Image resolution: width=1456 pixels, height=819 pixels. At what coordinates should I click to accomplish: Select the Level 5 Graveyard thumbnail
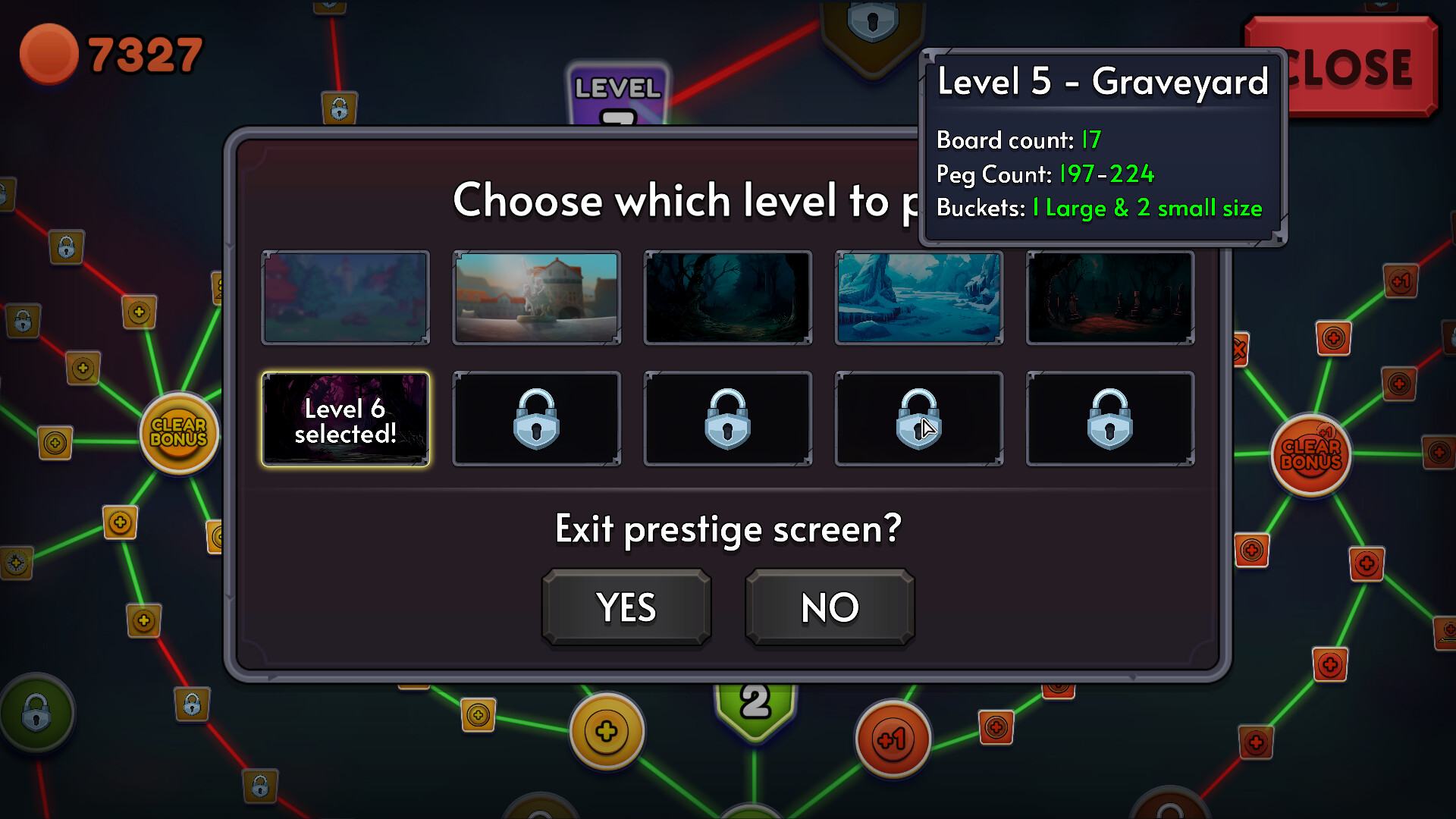point(1109,297)
